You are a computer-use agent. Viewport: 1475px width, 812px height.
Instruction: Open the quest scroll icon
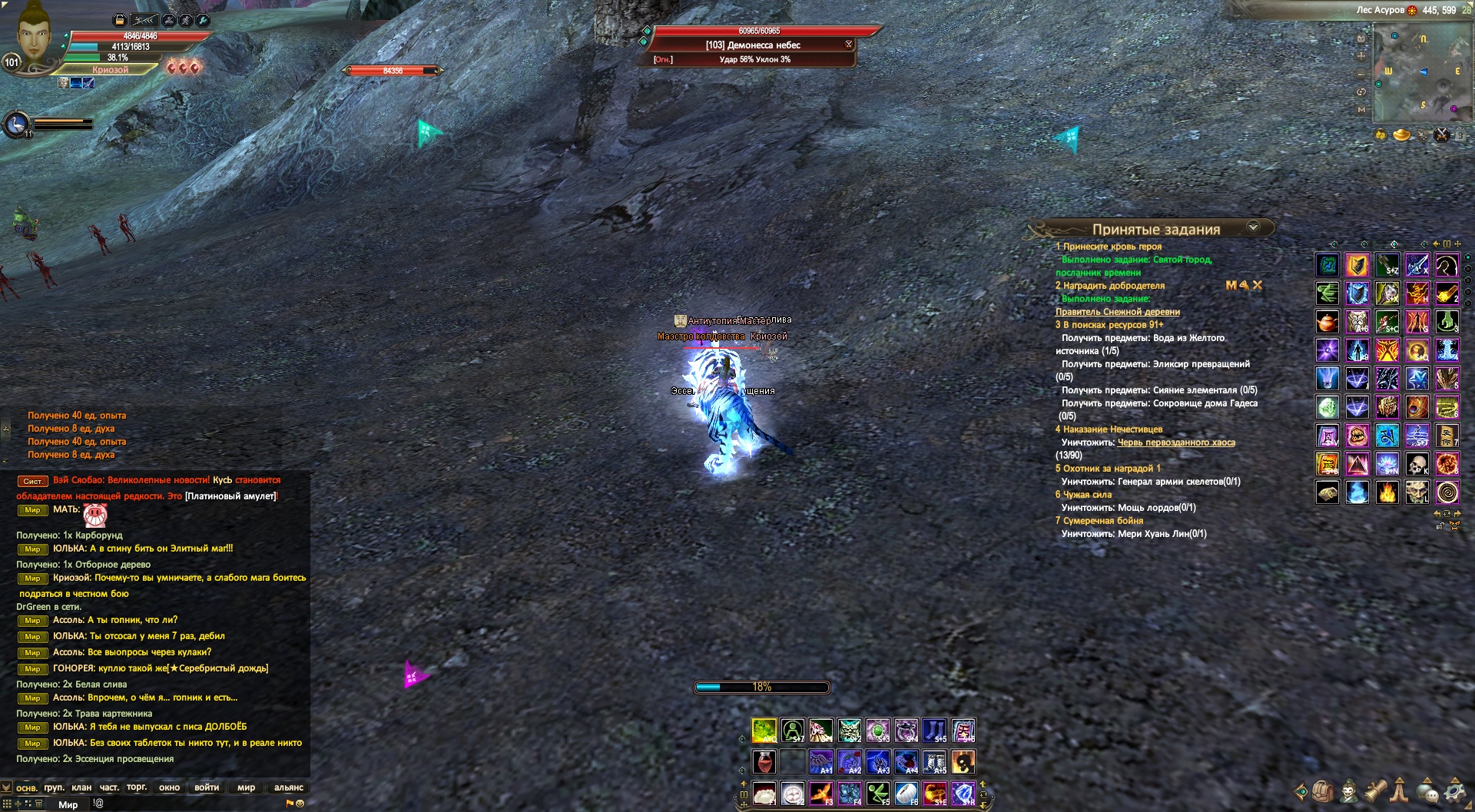[x=1375, y=791]
